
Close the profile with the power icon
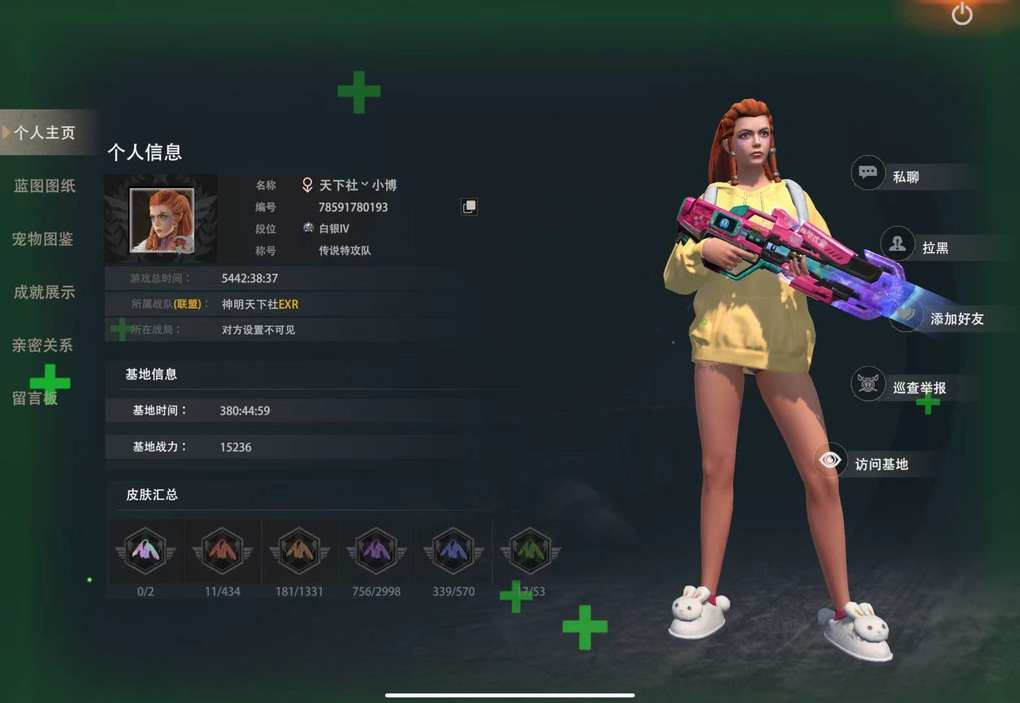pos(962,14)
